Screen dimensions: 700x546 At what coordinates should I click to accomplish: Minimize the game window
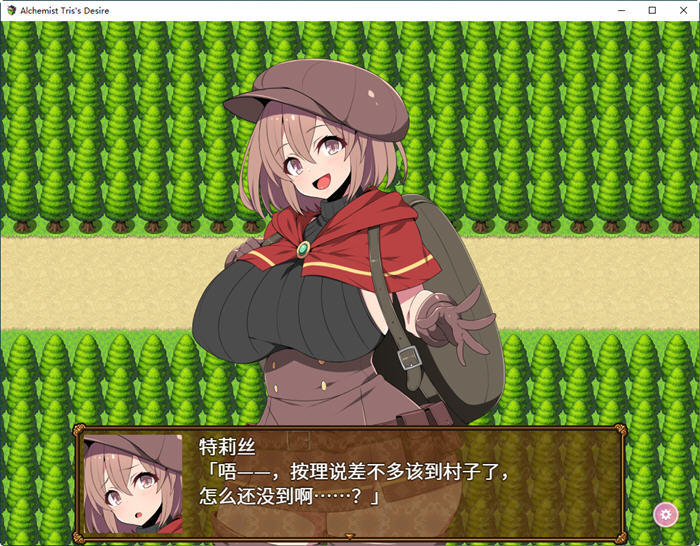tap(624, 10)
